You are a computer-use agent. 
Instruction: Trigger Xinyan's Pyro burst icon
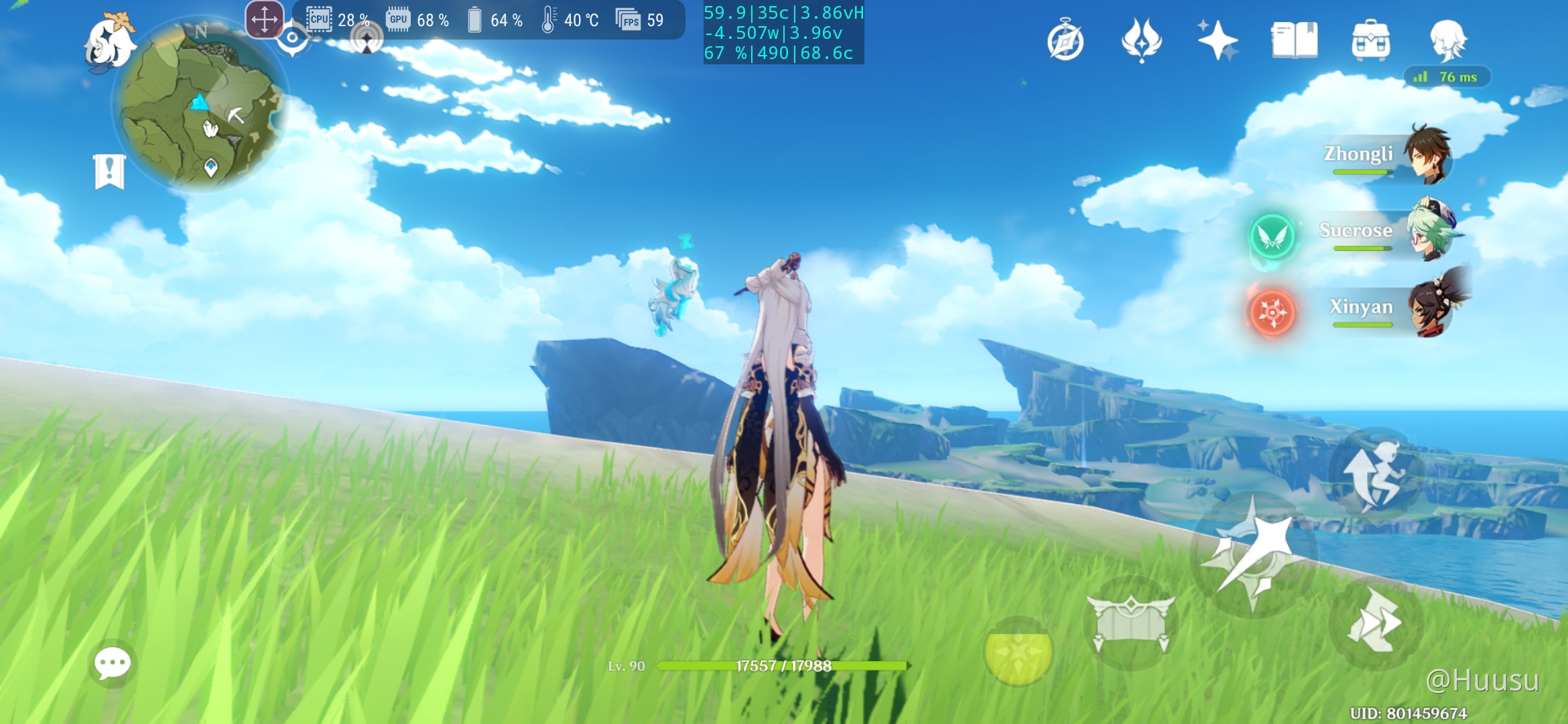tap(1272, 312)
